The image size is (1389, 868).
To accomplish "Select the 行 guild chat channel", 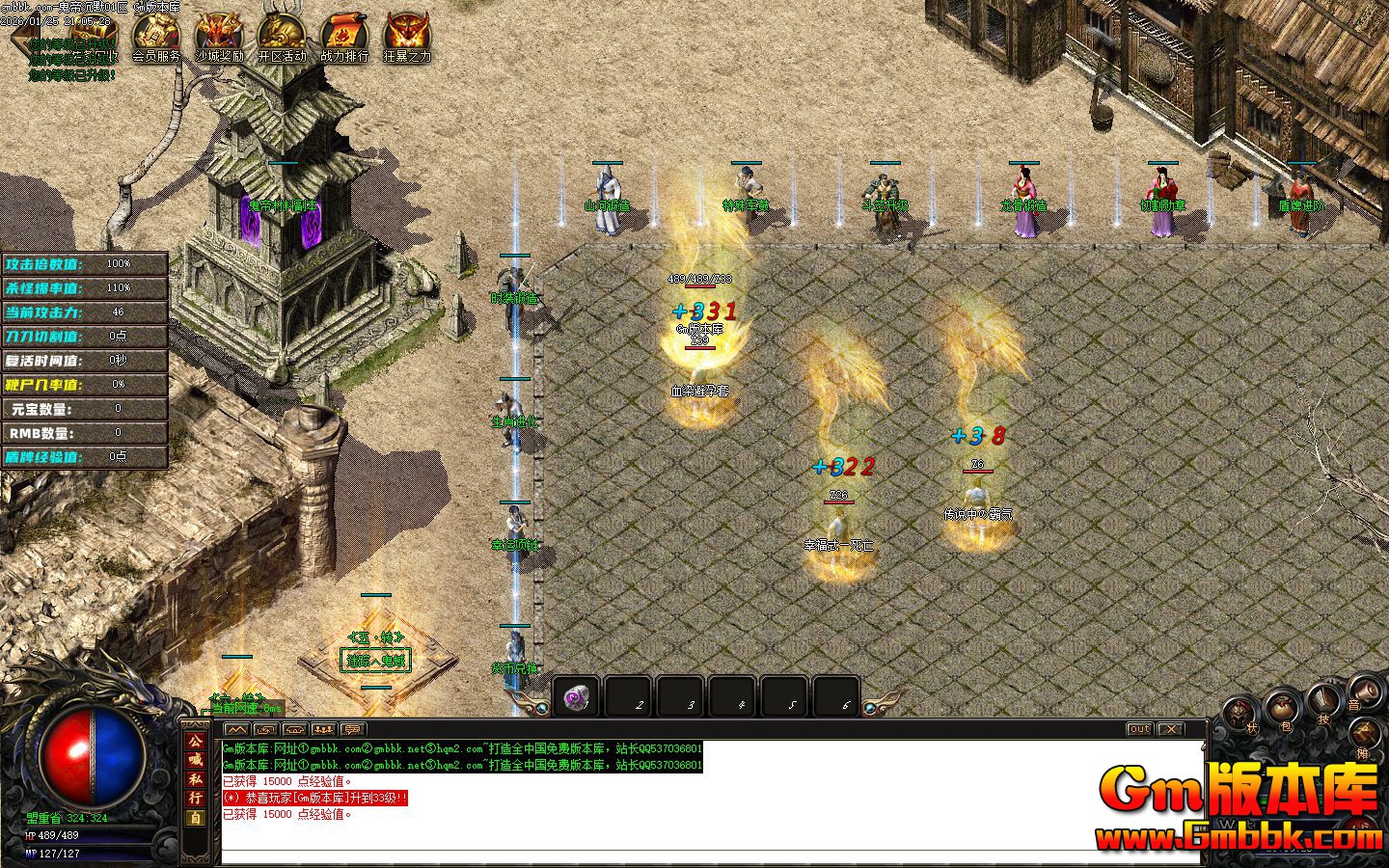I will tap(195, 798).
